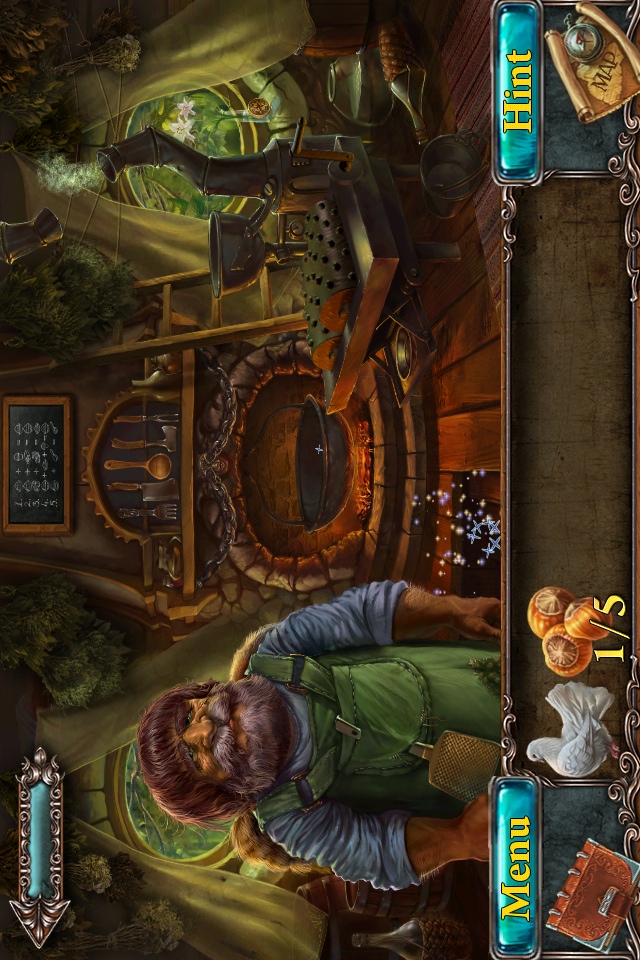Image resolution: width=640 pixels, height=960 pixels.
Task: Click the ornate back arrow button
Action: (x=41, y=846)
